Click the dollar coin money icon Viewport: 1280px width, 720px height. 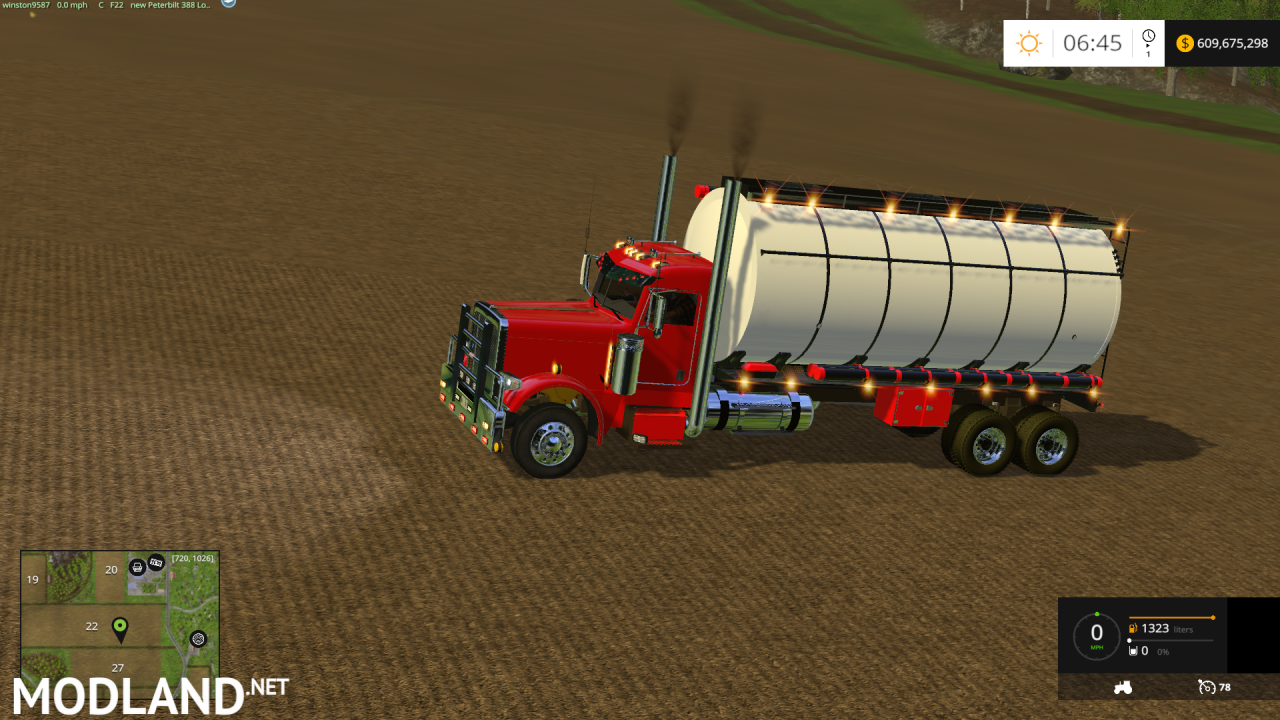[x=1184, y=43]
